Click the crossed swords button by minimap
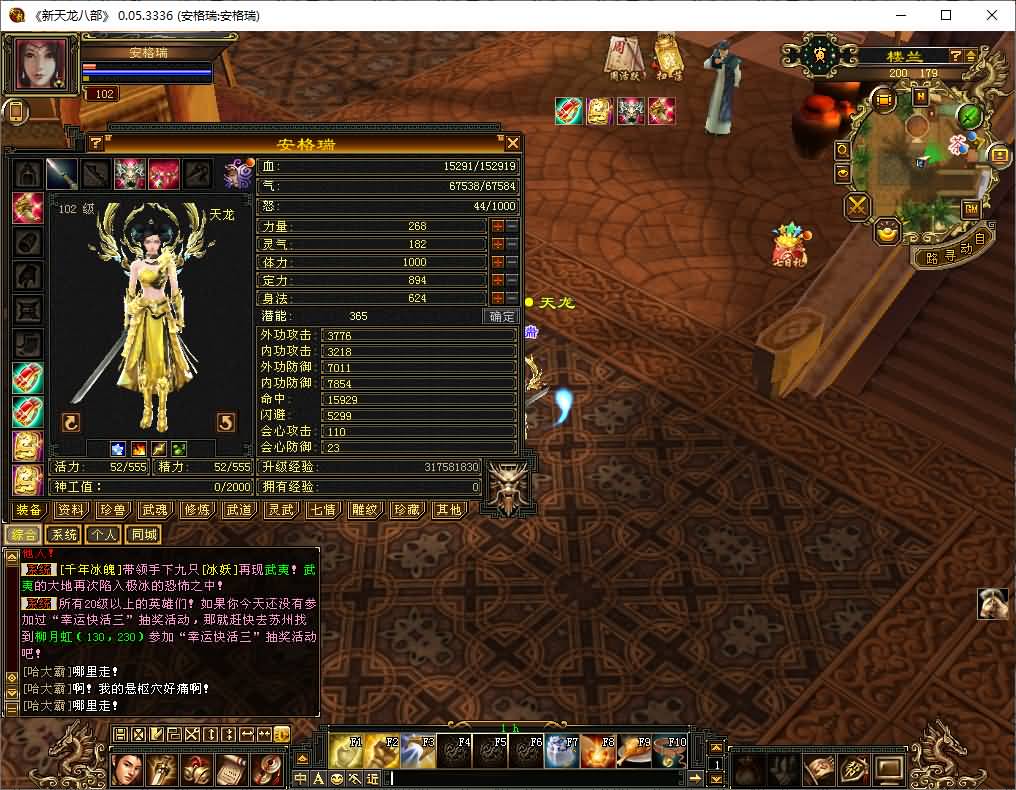 (858, 207)
